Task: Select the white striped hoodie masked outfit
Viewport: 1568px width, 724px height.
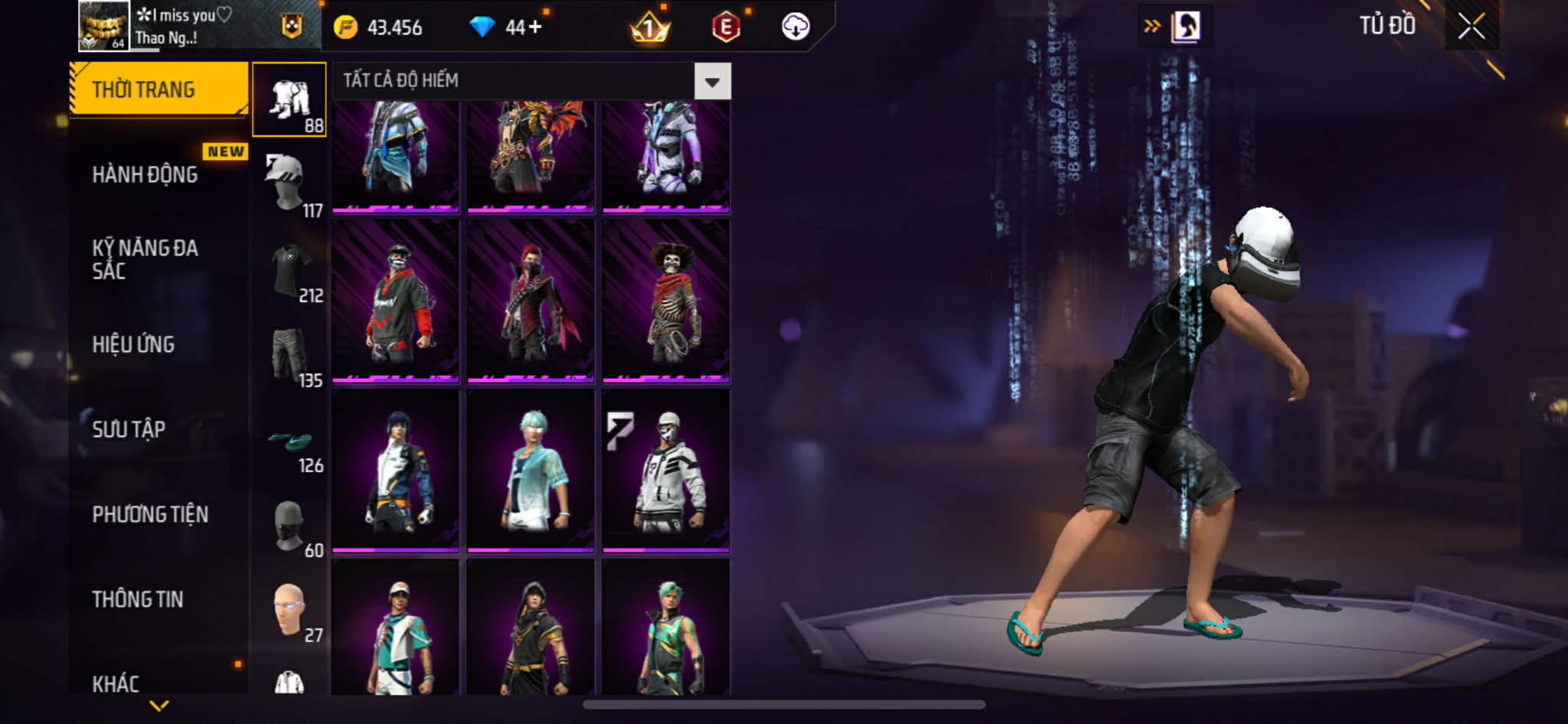Action: (x=665, y=471)
